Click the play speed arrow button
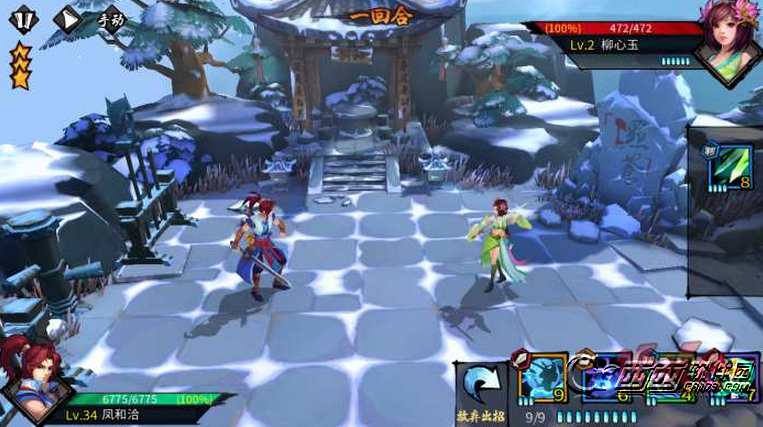Image resolution: width=763 pixels, height=427 pixels. (x=66, y=19)
